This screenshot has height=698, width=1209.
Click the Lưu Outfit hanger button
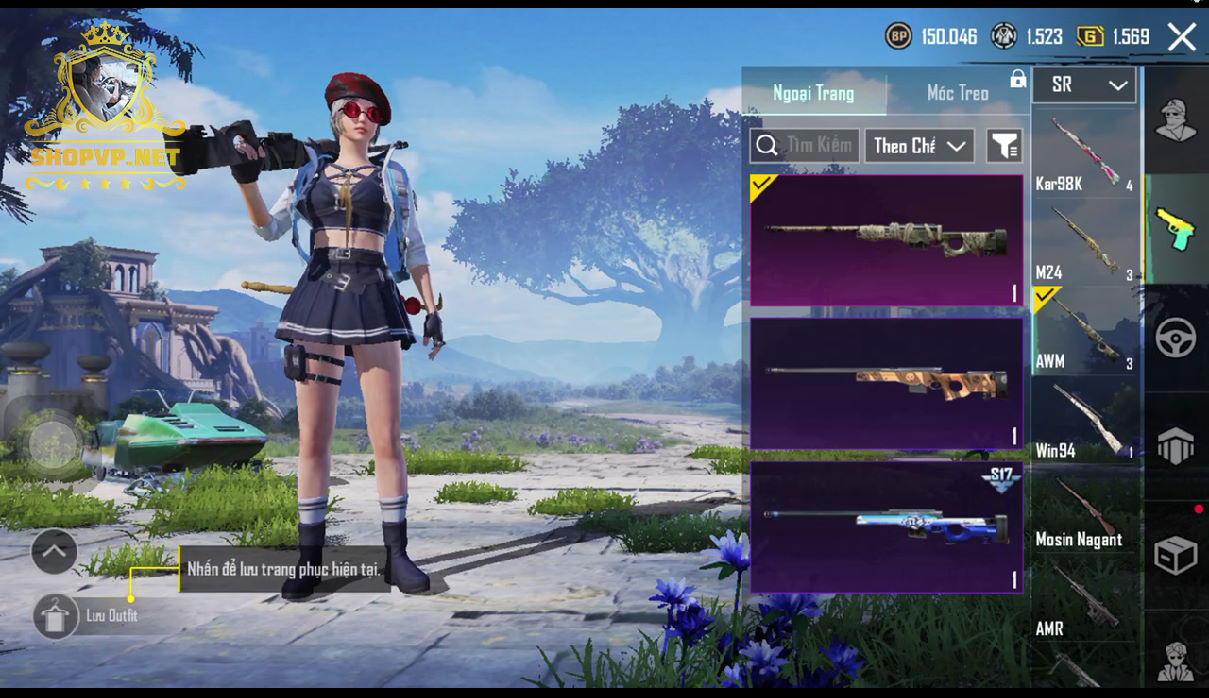pos(56,616)
